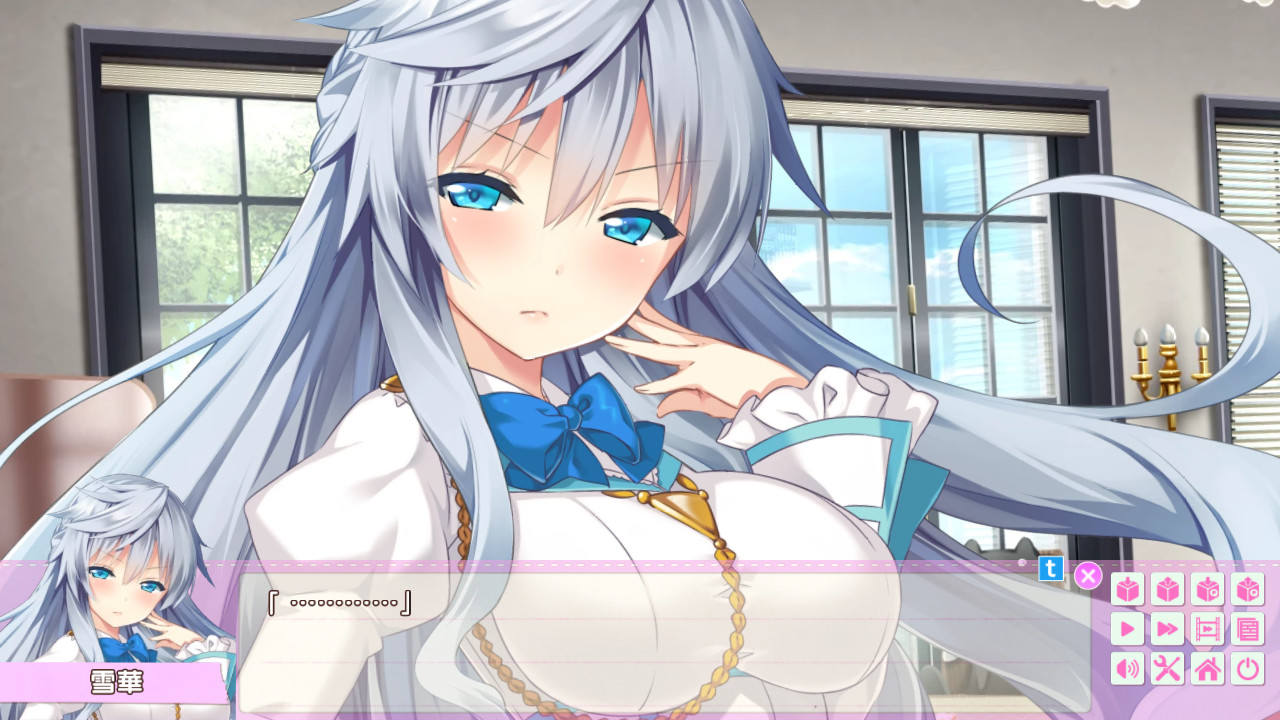Start auto mode with the play button

tap(1126, 627)
